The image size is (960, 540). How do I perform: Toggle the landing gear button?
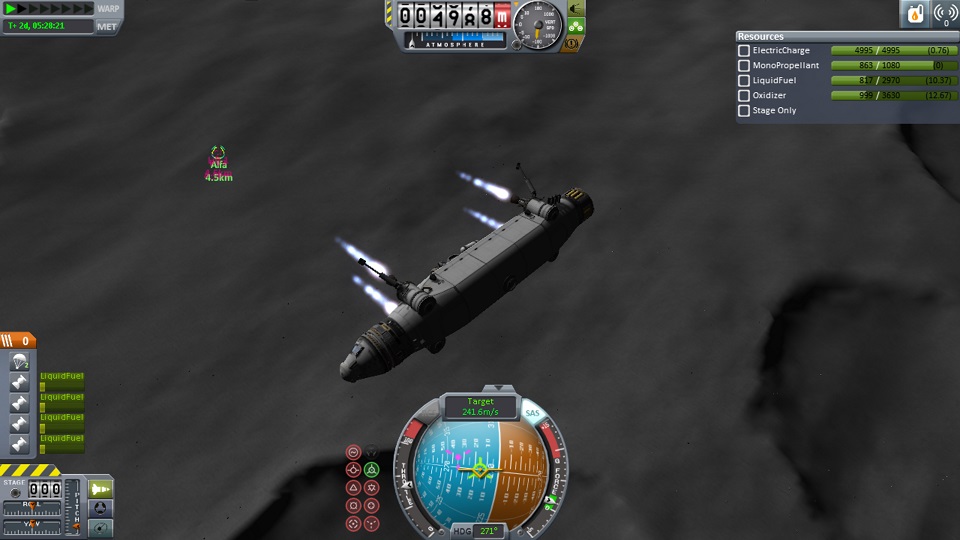tap(576, 26)
